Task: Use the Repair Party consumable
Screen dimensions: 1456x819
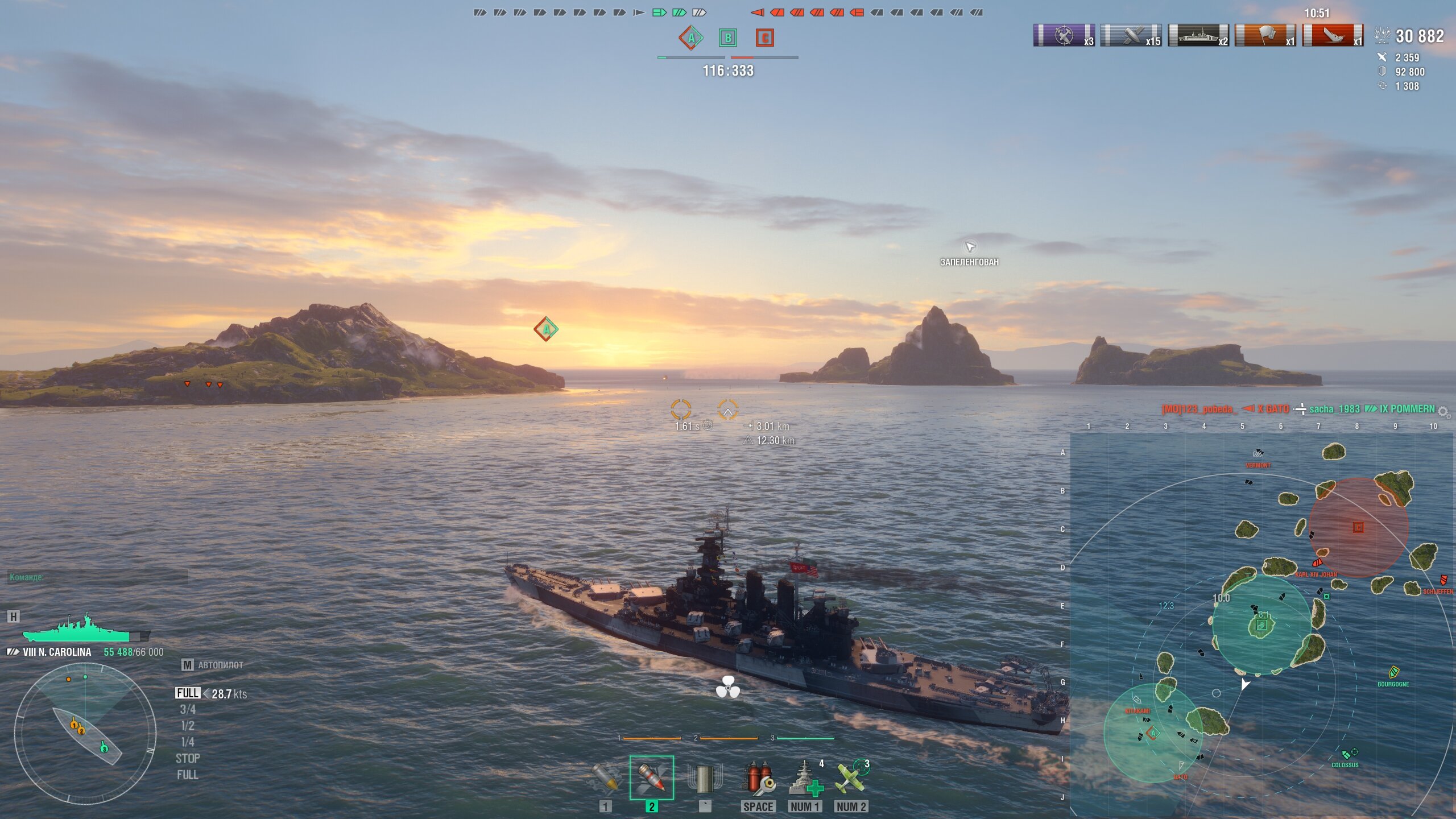Action: (x=805, y=779)
